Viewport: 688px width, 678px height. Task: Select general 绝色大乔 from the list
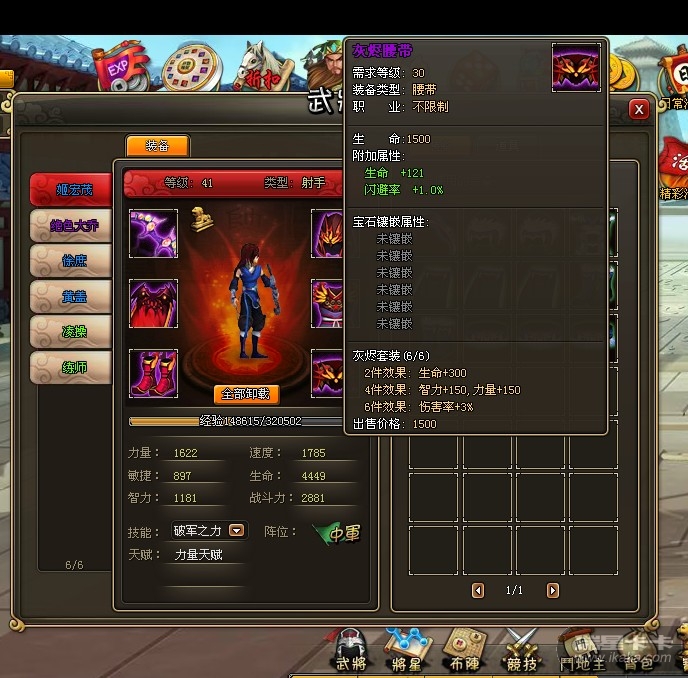tap(70, 224)
